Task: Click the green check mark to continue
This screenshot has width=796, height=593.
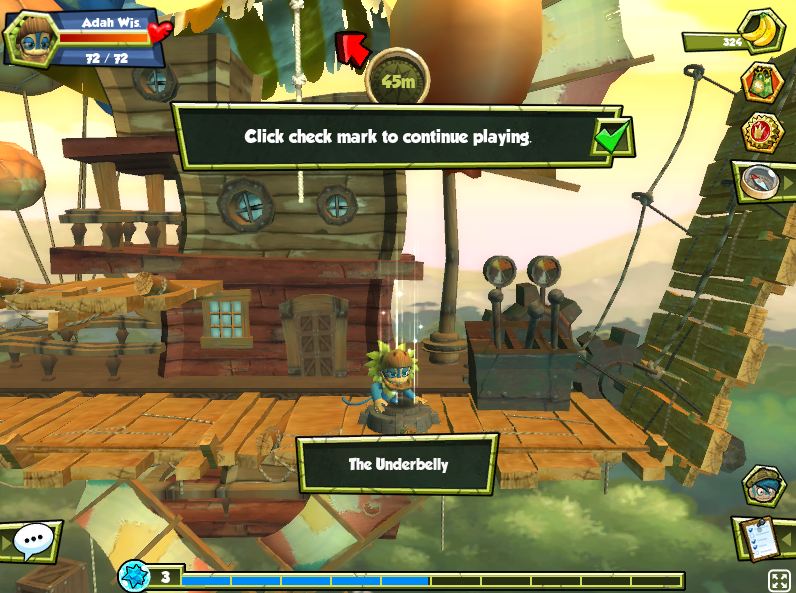Action: [611, 136]
